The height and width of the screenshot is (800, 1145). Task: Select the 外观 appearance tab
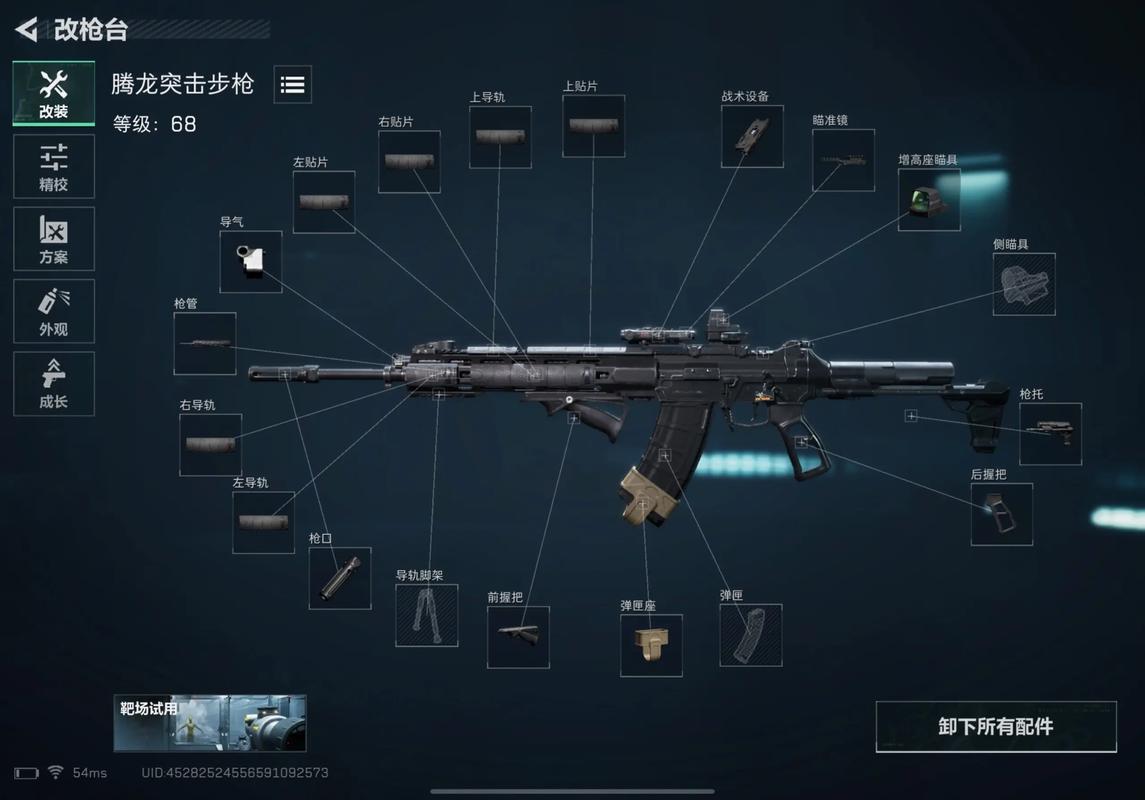[54, 311]
